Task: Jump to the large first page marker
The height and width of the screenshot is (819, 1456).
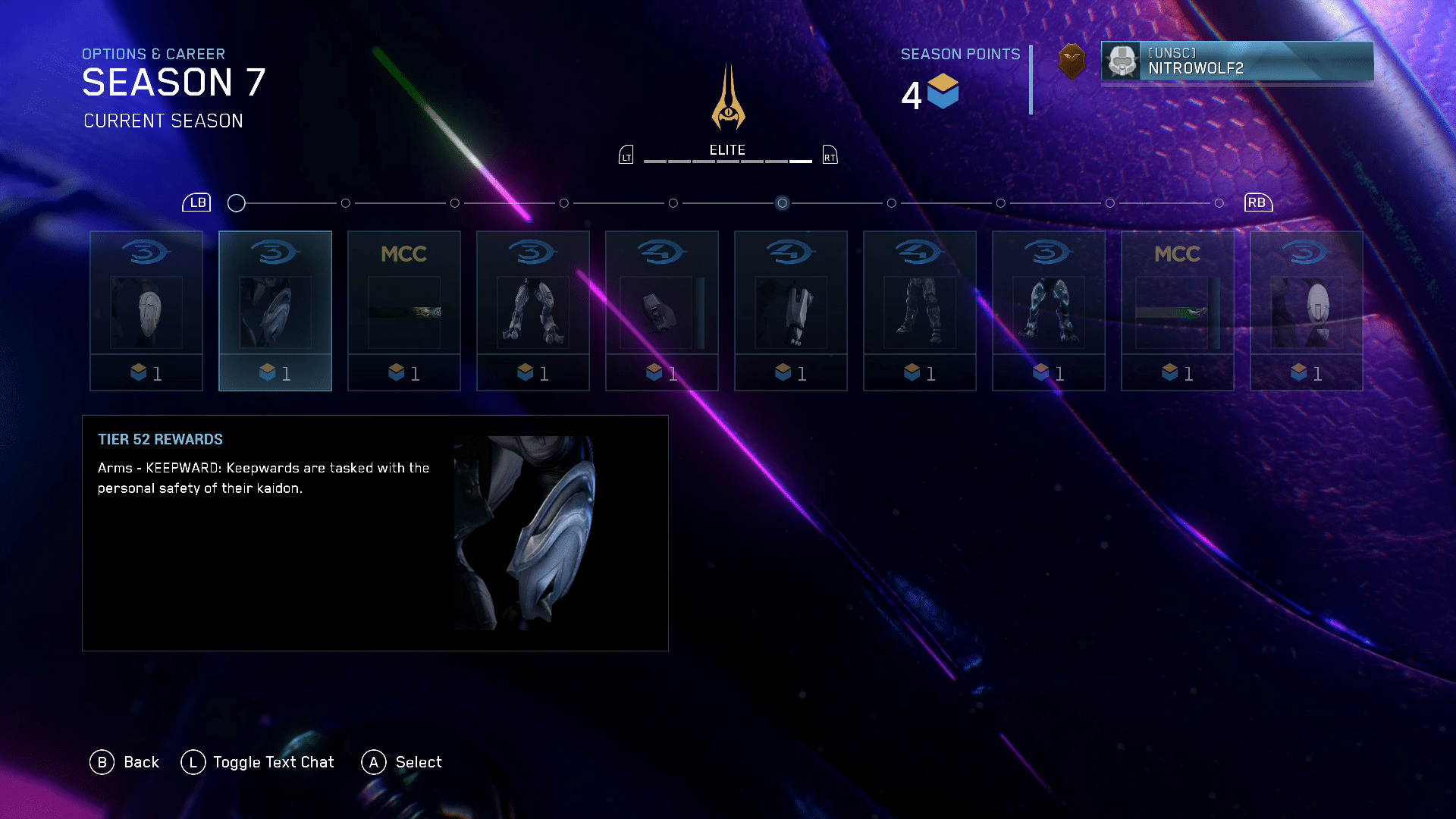Action: coord(237,203)
